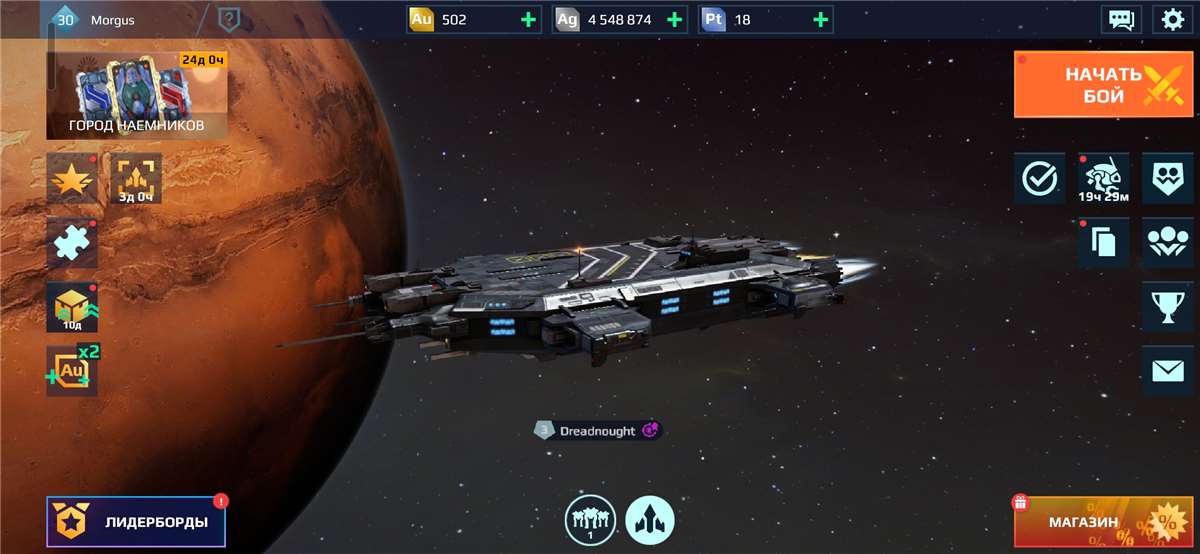Add more Au gold currency
The height and width of the screenshot is (554, 1200).
click(526, 19)
